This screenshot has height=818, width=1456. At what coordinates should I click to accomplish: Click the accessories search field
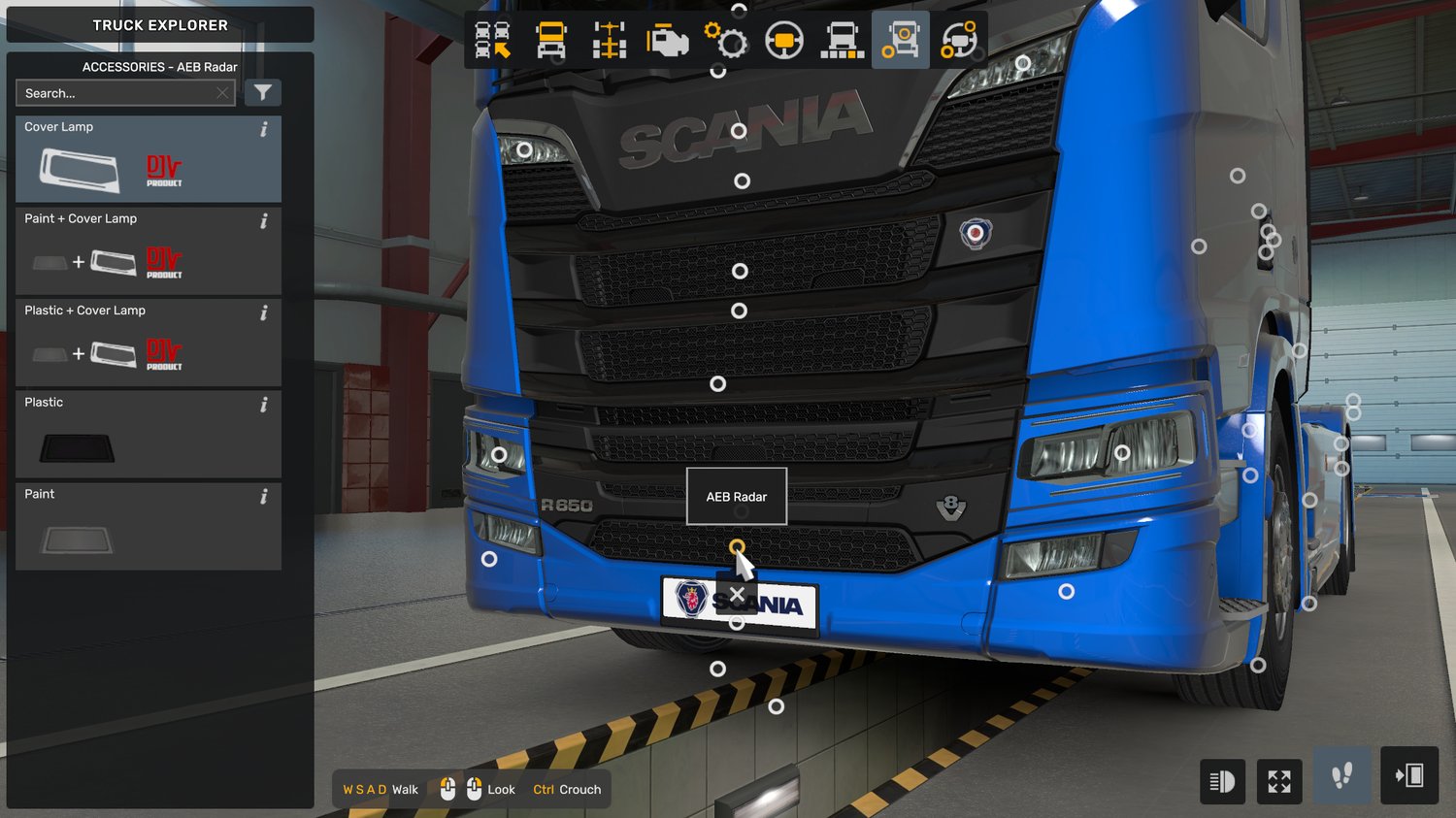[x=116, y=93]
